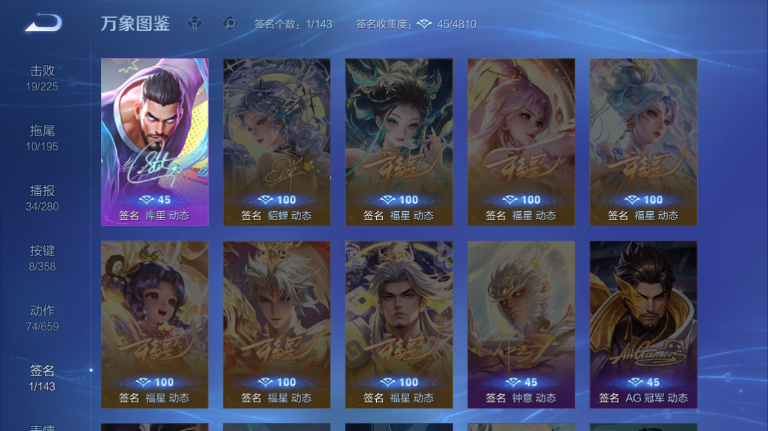The height and width of the screenshot is (431, 768).
Task: Choose the AG 冠军 signature card
Action: (643, 324)
